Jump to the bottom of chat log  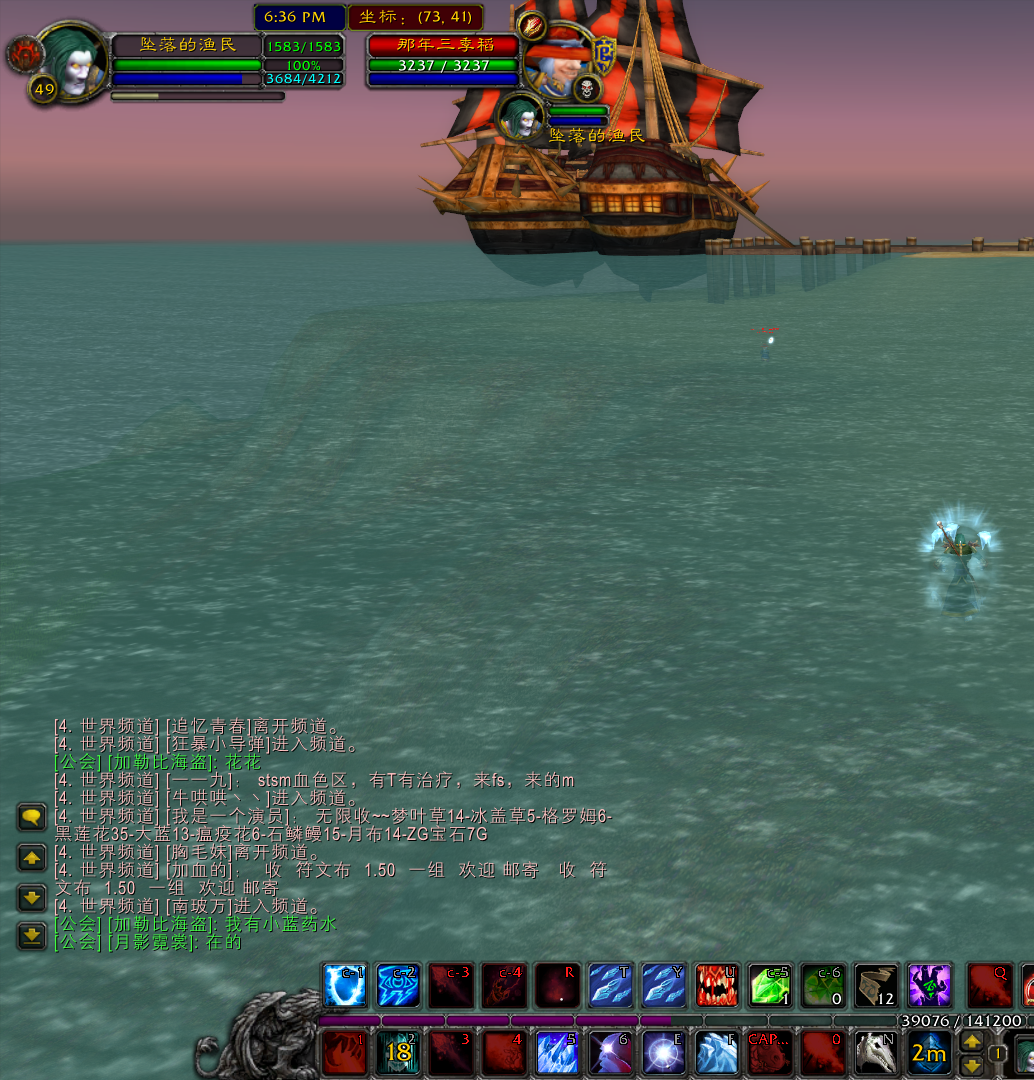click(32, 935)
